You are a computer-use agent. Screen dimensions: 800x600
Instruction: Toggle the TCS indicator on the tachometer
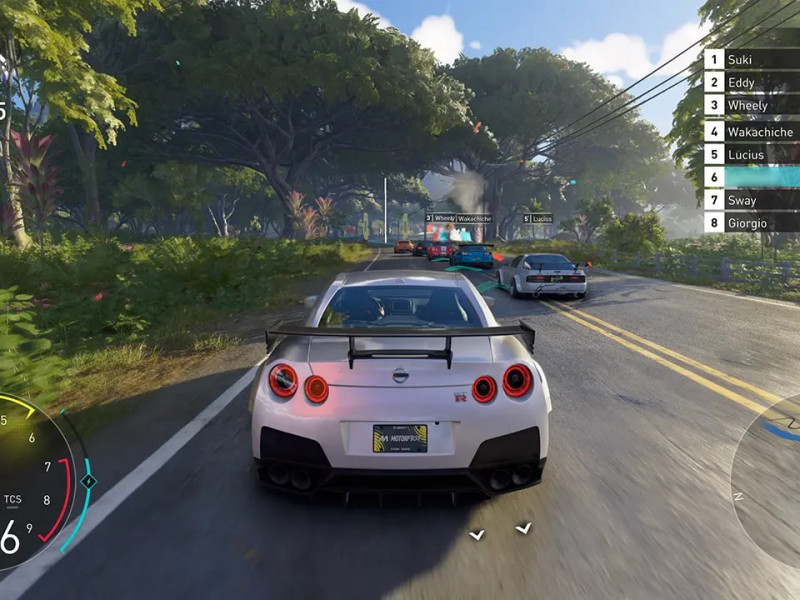tap(12, 498)
